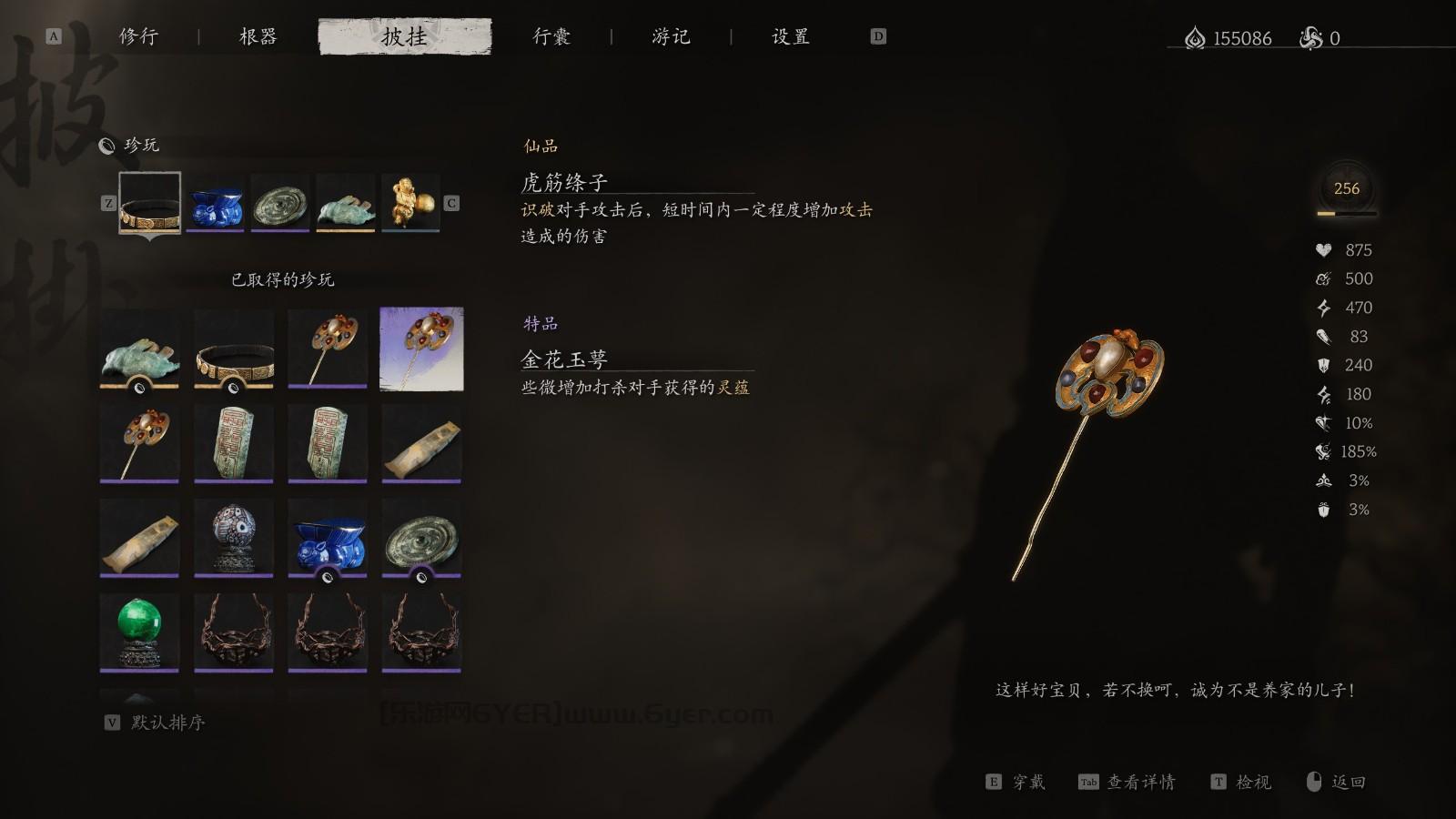1456x819 pixels.
Task: Open 查看详情 for item details
Action: click(1145, 782)
